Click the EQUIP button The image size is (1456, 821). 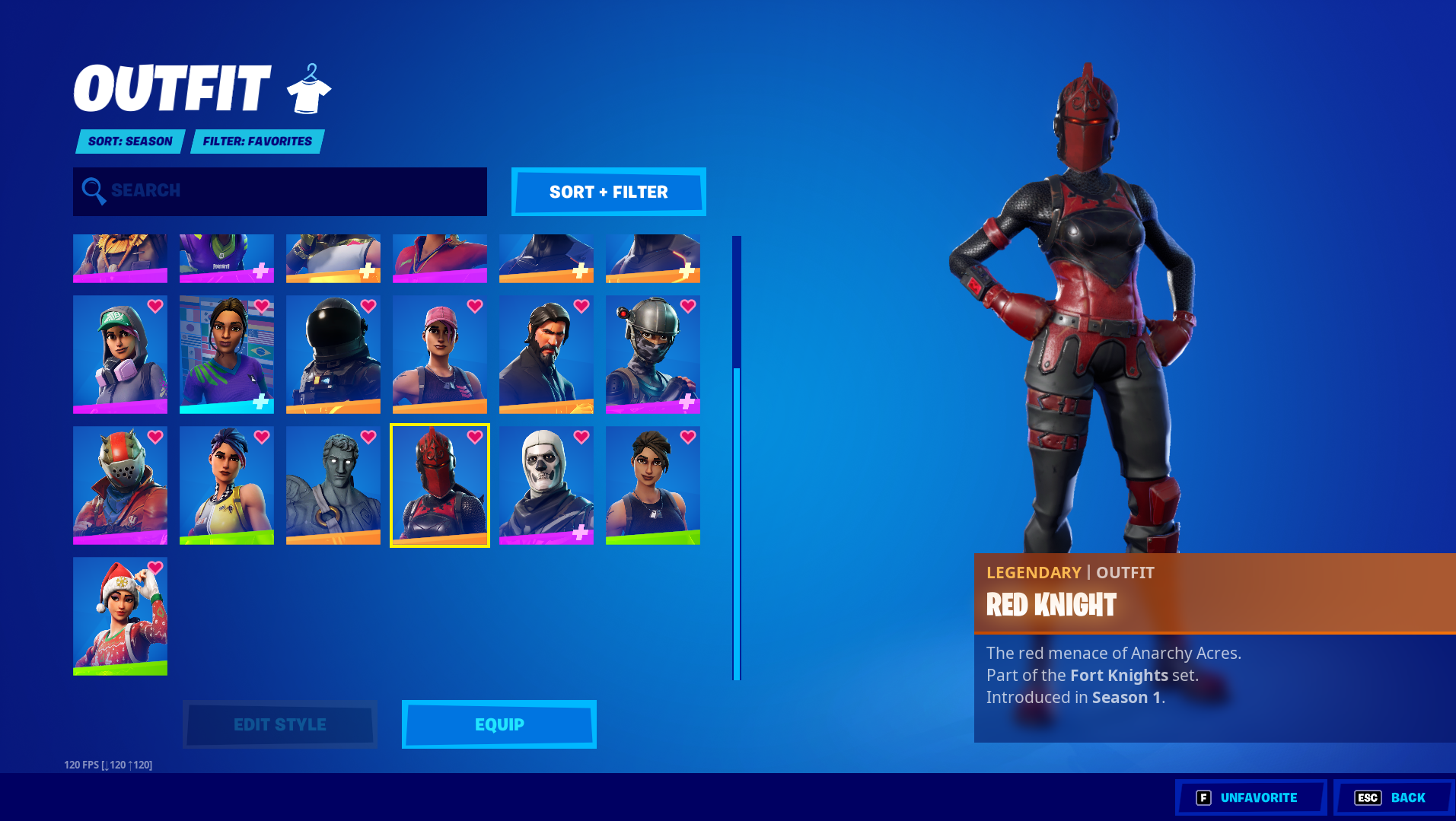pyautogui.click(x=498, y=724)
